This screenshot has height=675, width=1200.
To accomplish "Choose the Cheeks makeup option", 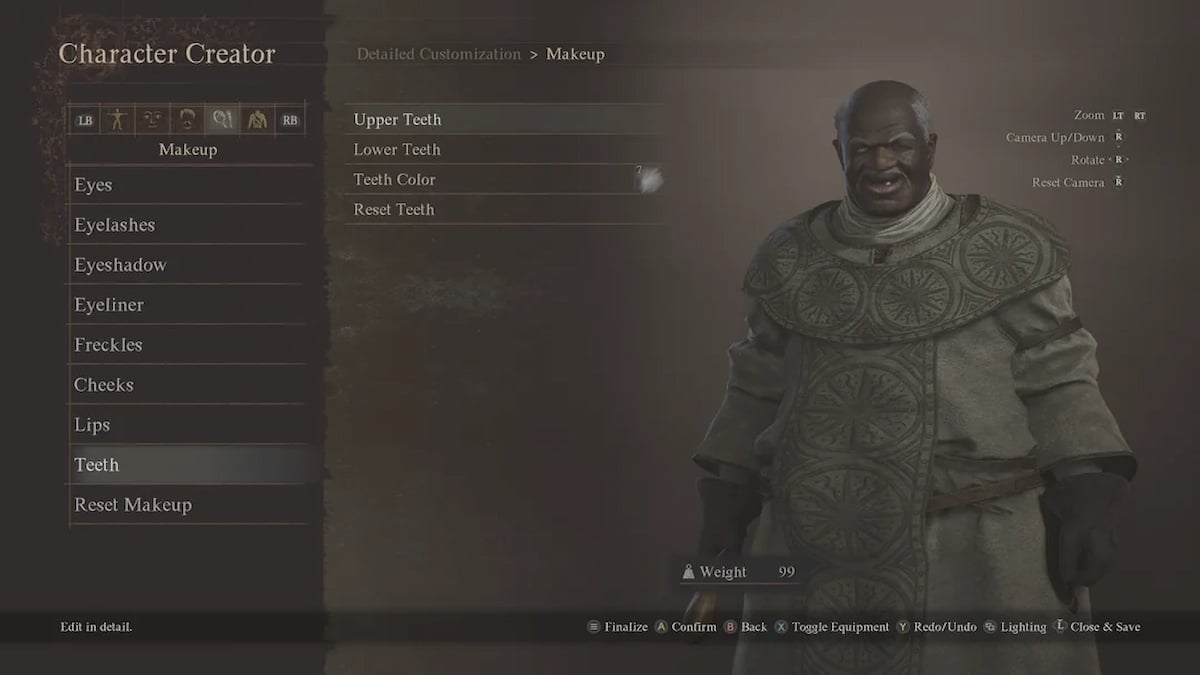I will [x=104, y=385].
